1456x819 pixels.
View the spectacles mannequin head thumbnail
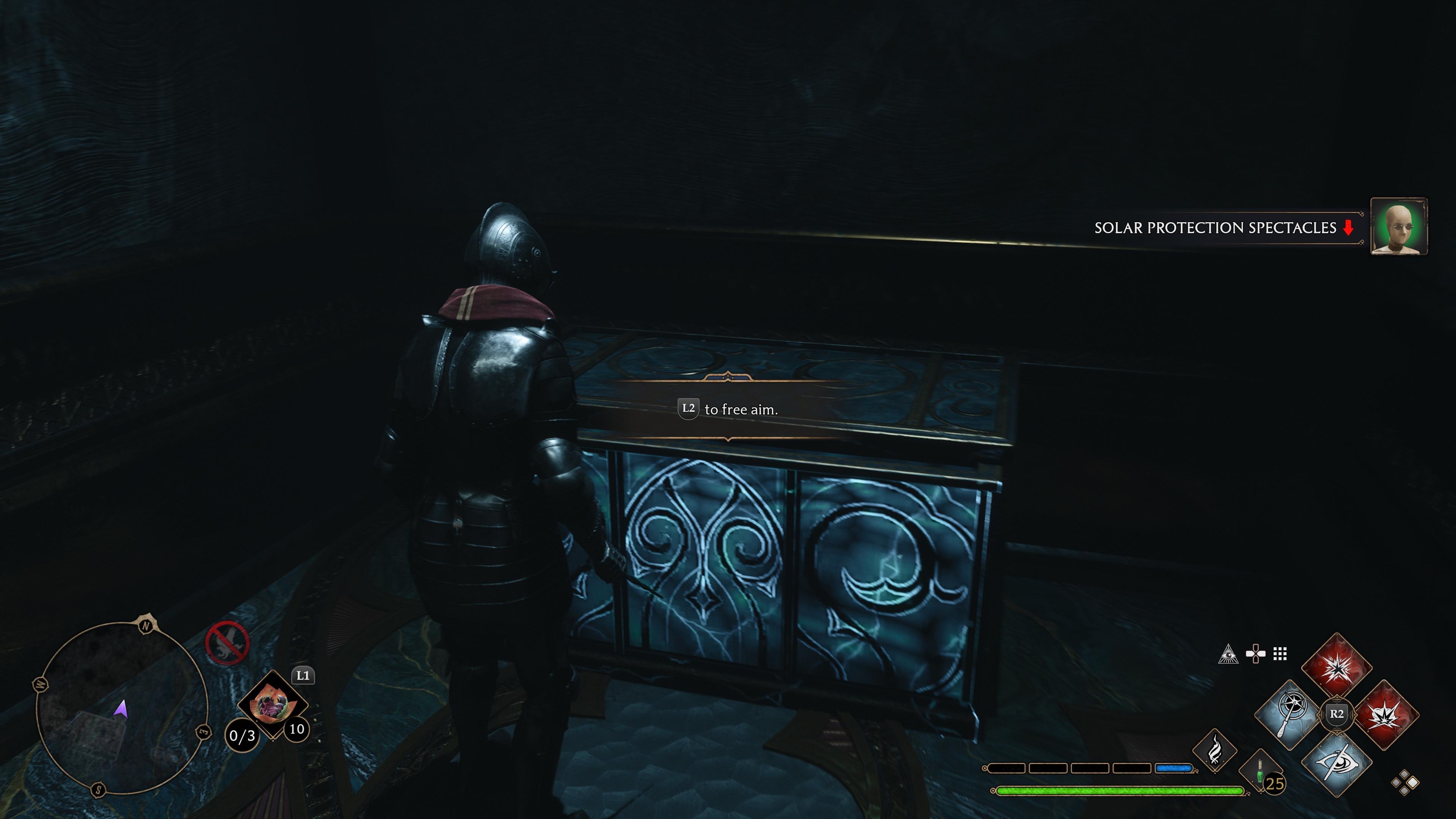pyautogui.click(x=1398, y=227)
